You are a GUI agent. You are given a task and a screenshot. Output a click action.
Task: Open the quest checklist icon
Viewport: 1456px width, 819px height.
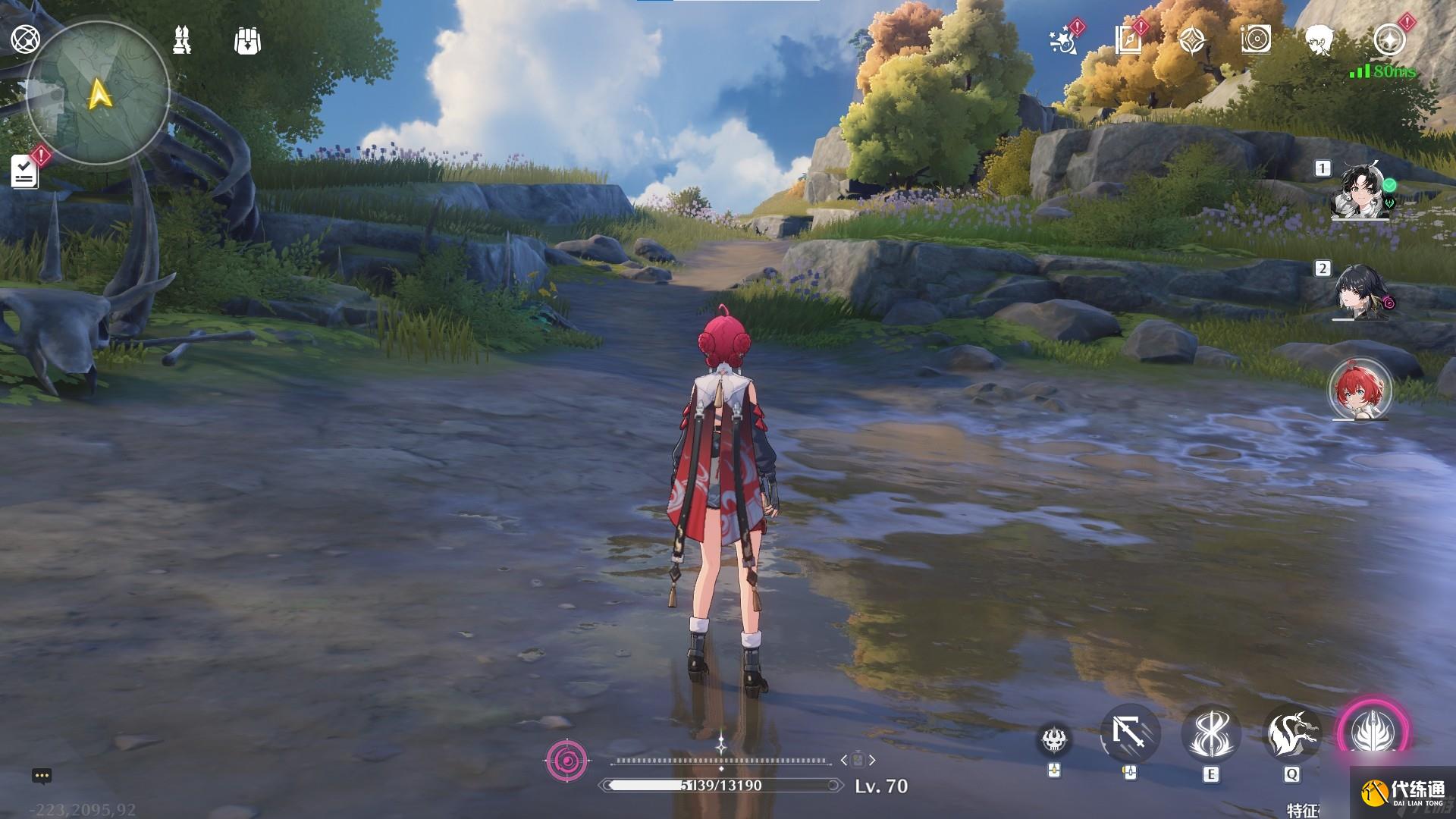coord(25,171)
